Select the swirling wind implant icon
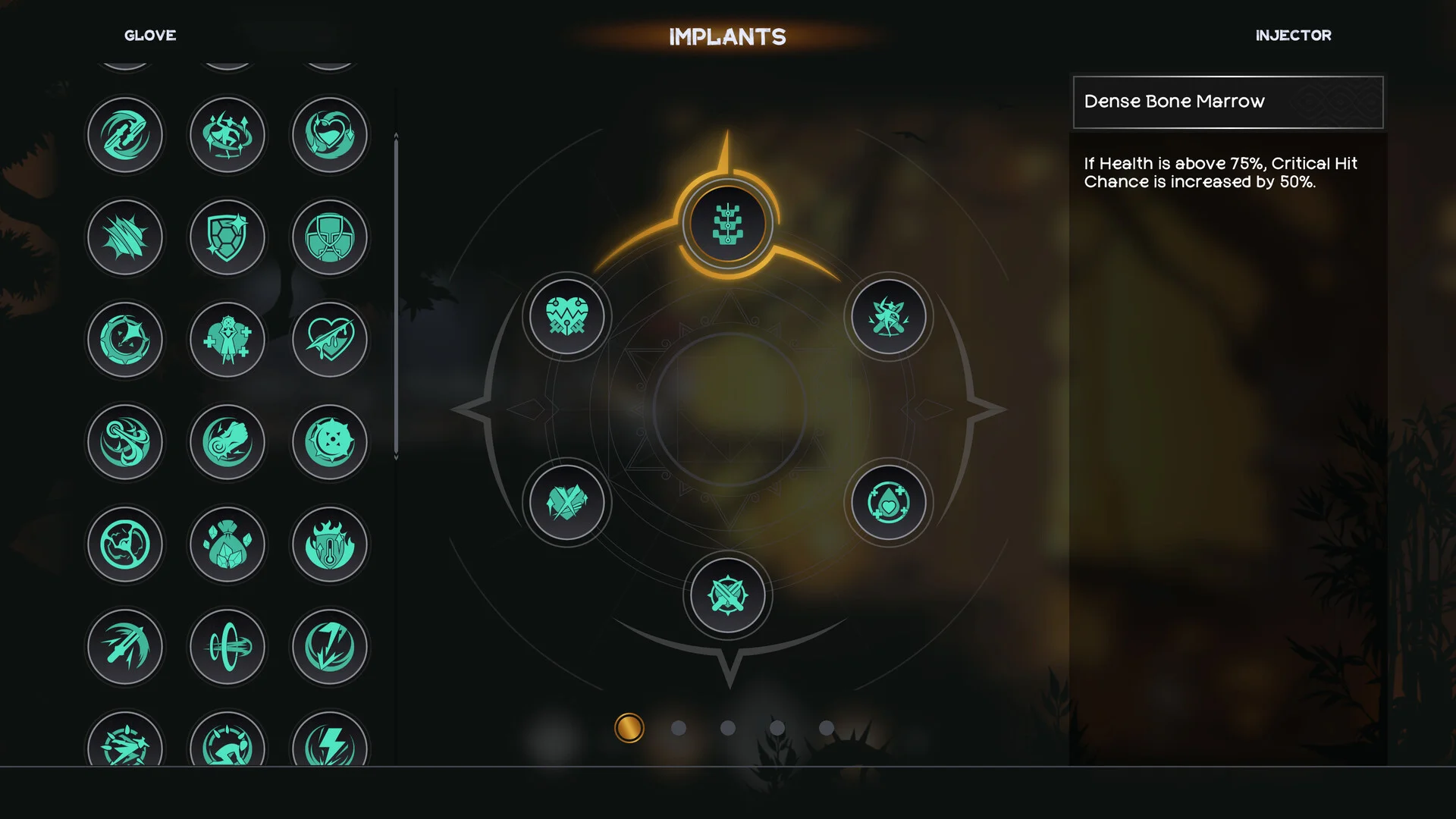This screenshot has width=1456, height=819. (125, 442)
